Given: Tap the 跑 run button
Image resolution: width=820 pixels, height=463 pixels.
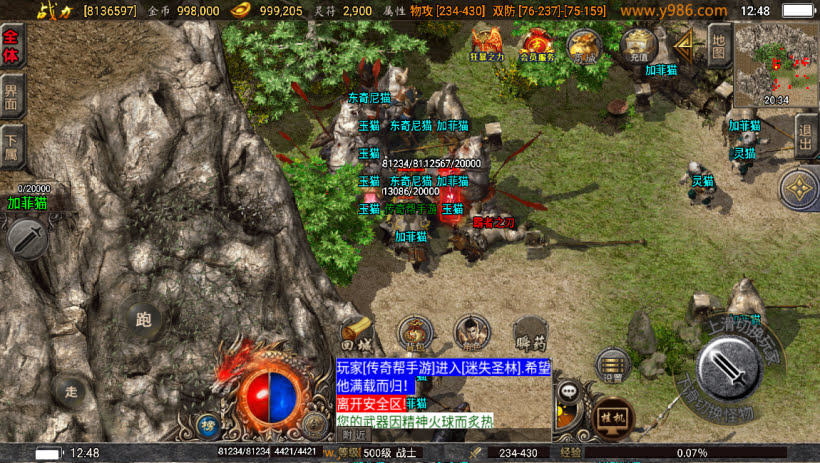Looking at the screenshot, I should click(143, 320).
